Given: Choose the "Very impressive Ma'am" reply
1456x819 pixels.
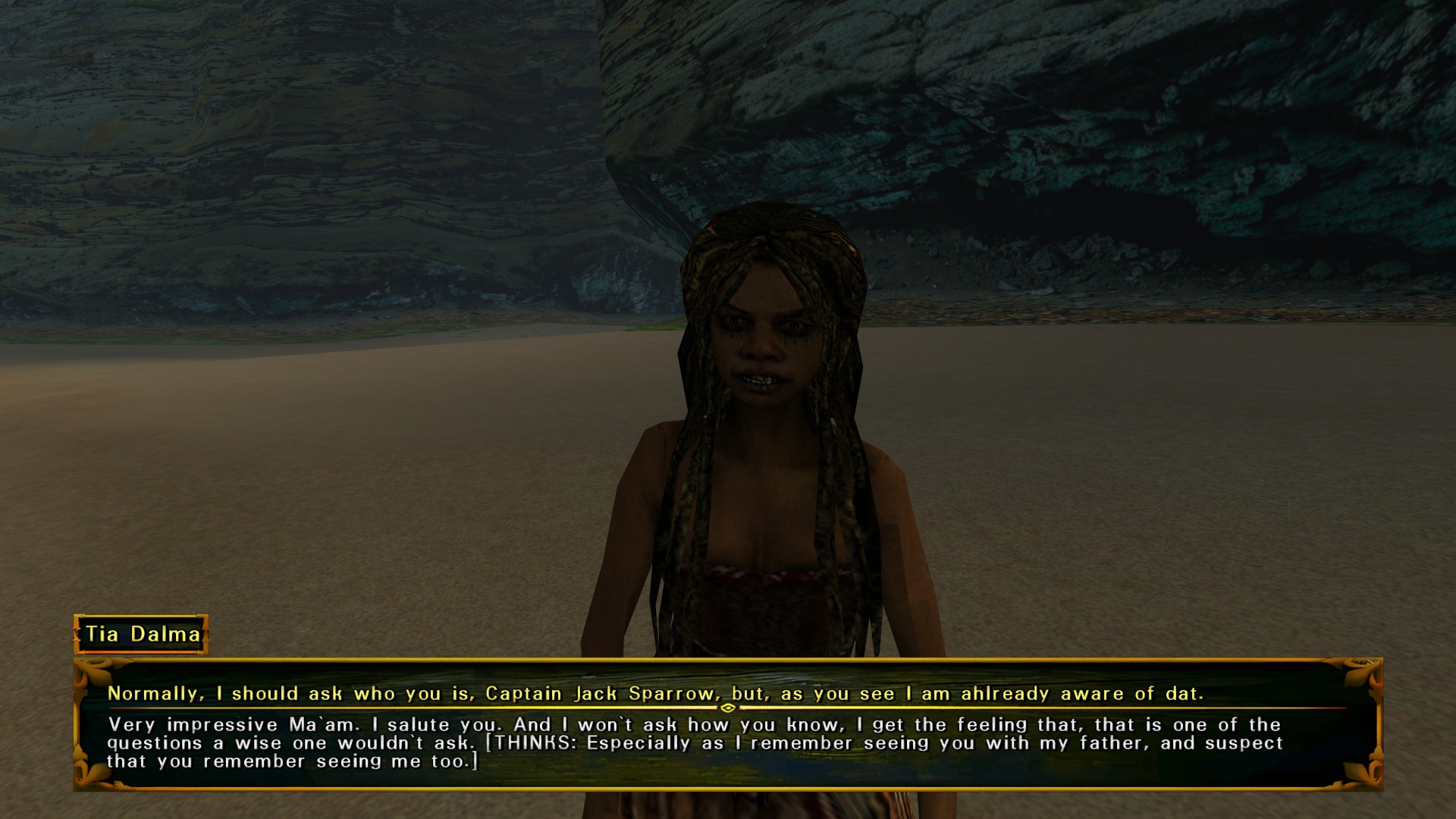Looking at the screenshot, I should 694,743.
